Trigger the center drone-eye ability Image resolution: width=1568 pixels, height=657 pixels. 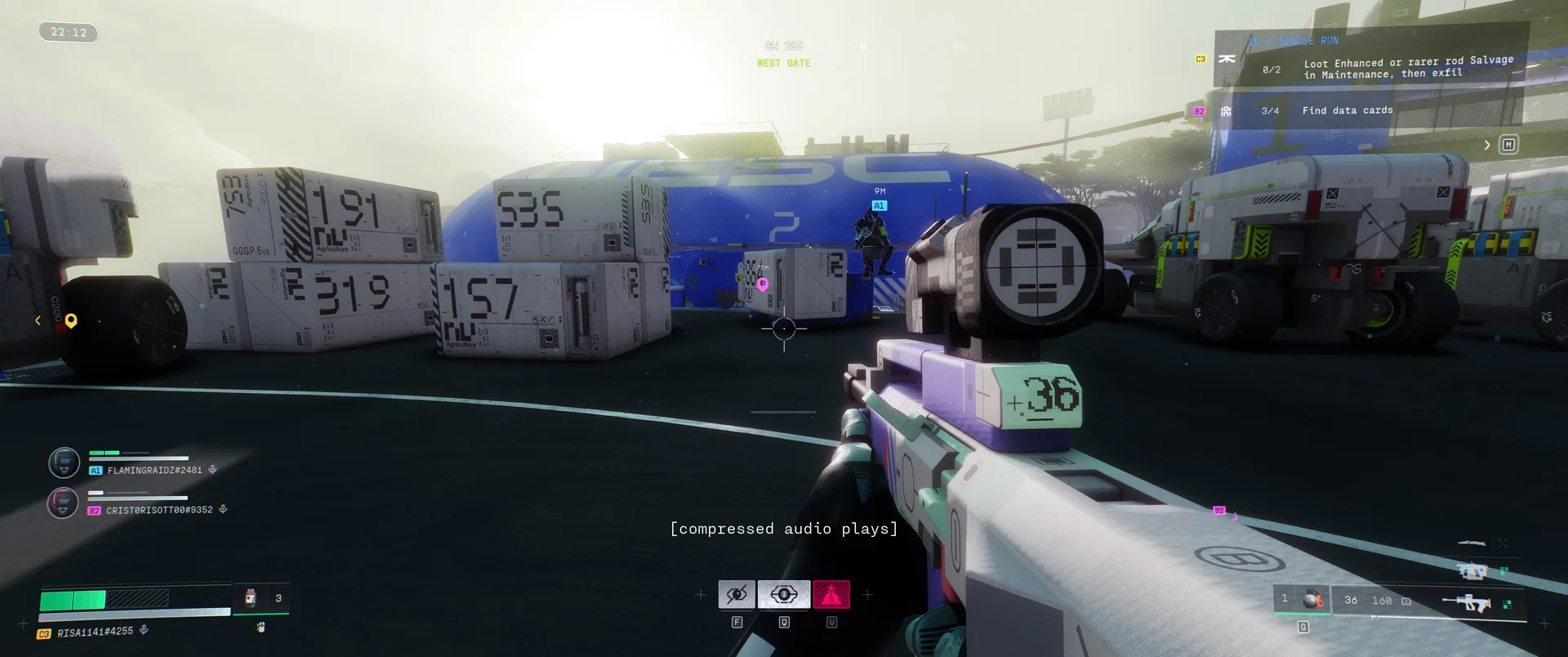click(784, 595)
